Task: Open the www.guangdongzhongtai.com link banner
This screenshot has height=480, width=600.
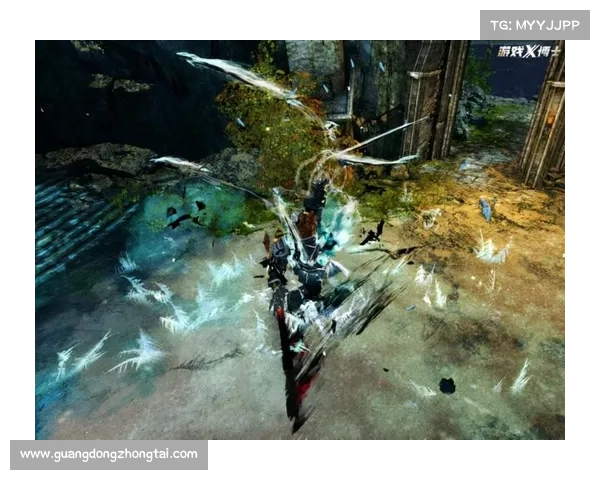Action: [108, 455]
